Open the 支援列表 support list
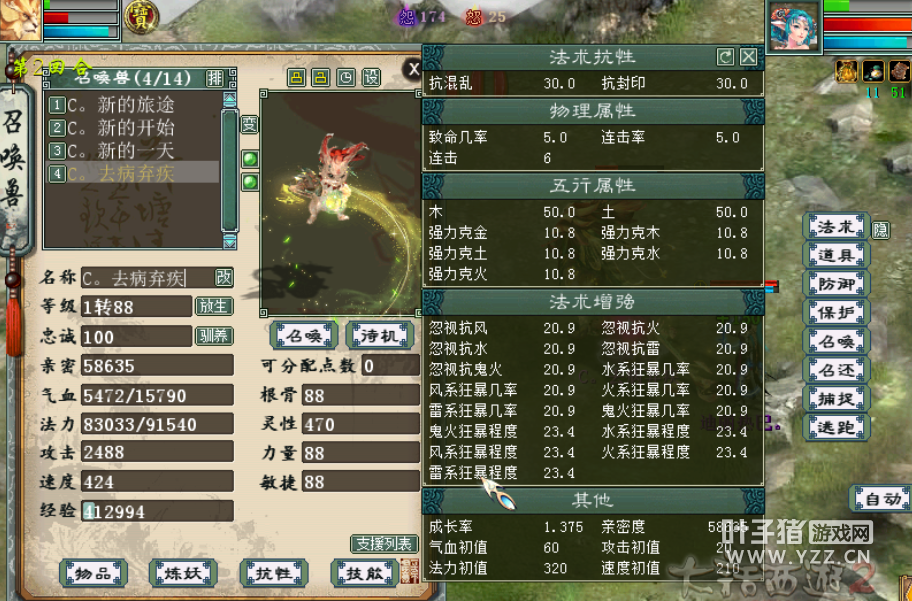 (383, 544)
